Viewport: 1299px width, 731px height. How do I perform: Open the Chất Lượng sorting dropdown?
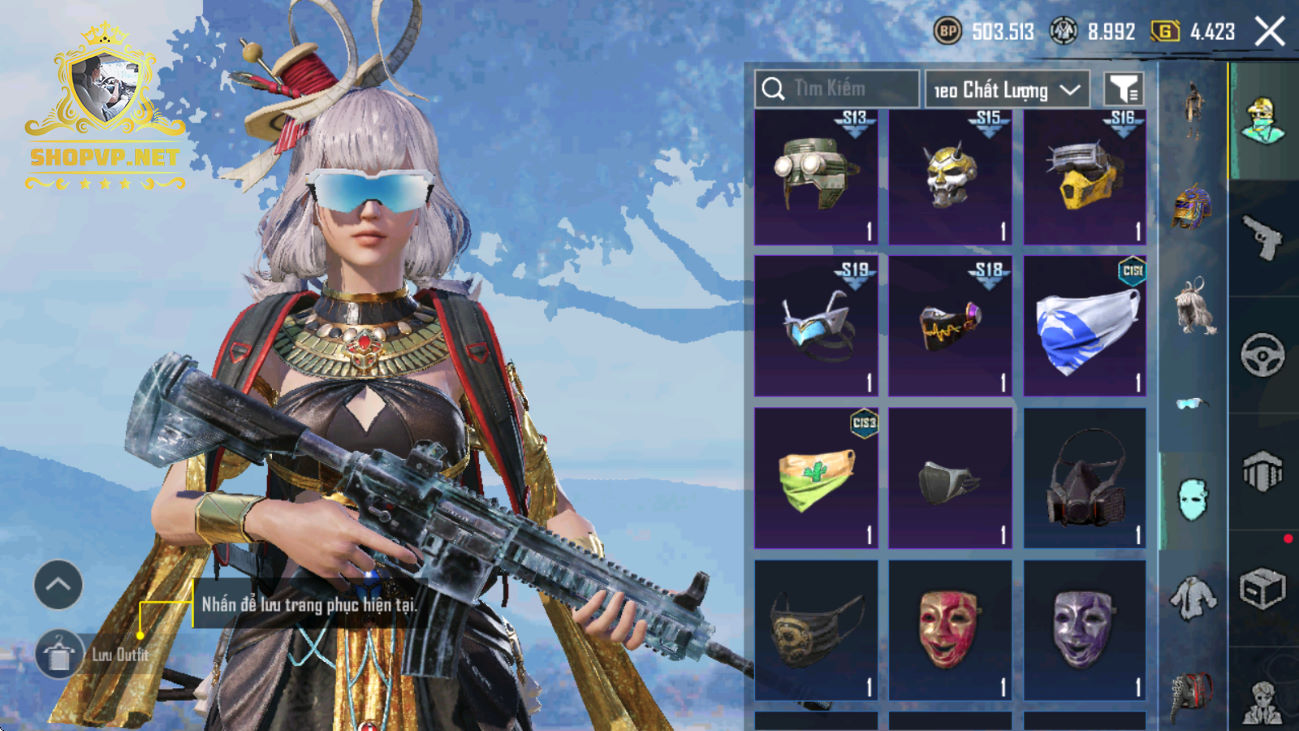pyautogui.click(x=1007, y=90)
